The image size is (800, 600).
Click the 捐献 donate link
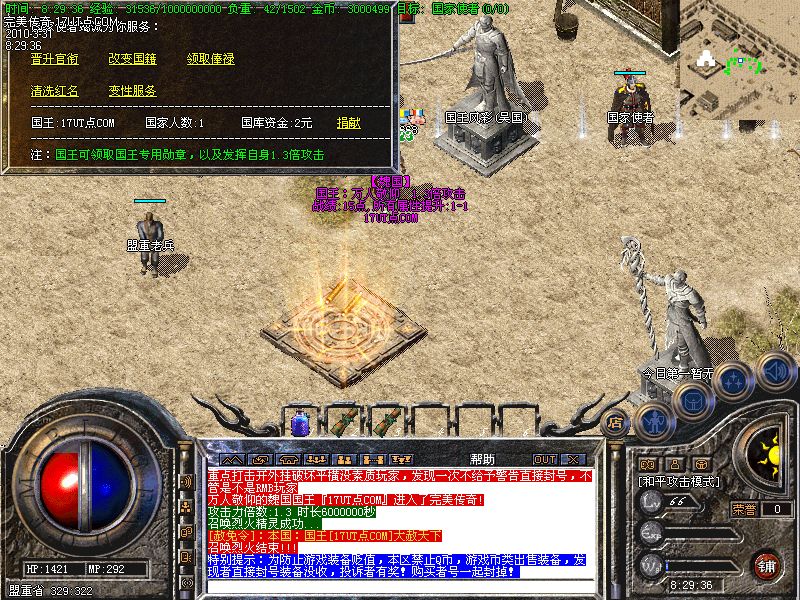tap(349, 123)
